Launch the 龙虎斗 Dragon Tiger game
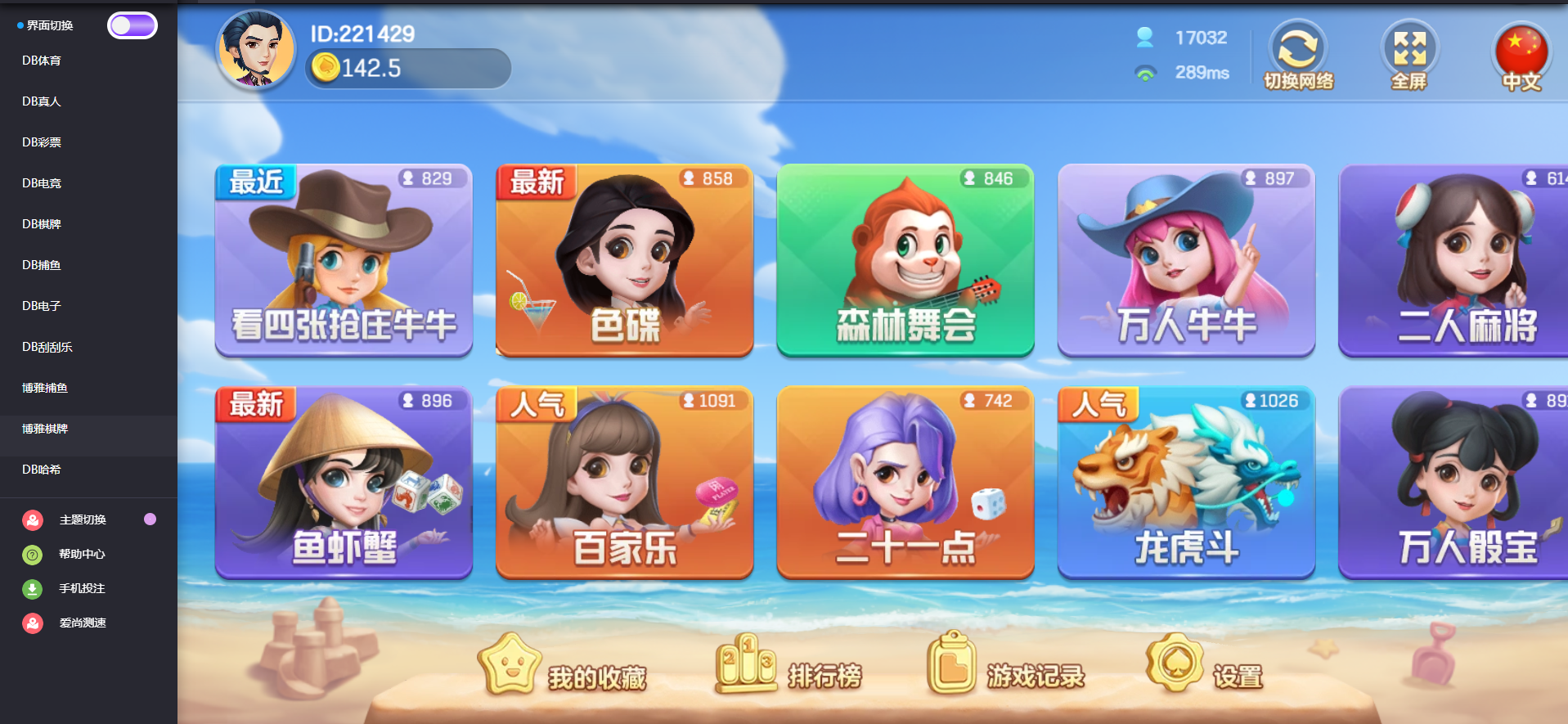This screenshot has height=724, width=1568. [1185, 483]
